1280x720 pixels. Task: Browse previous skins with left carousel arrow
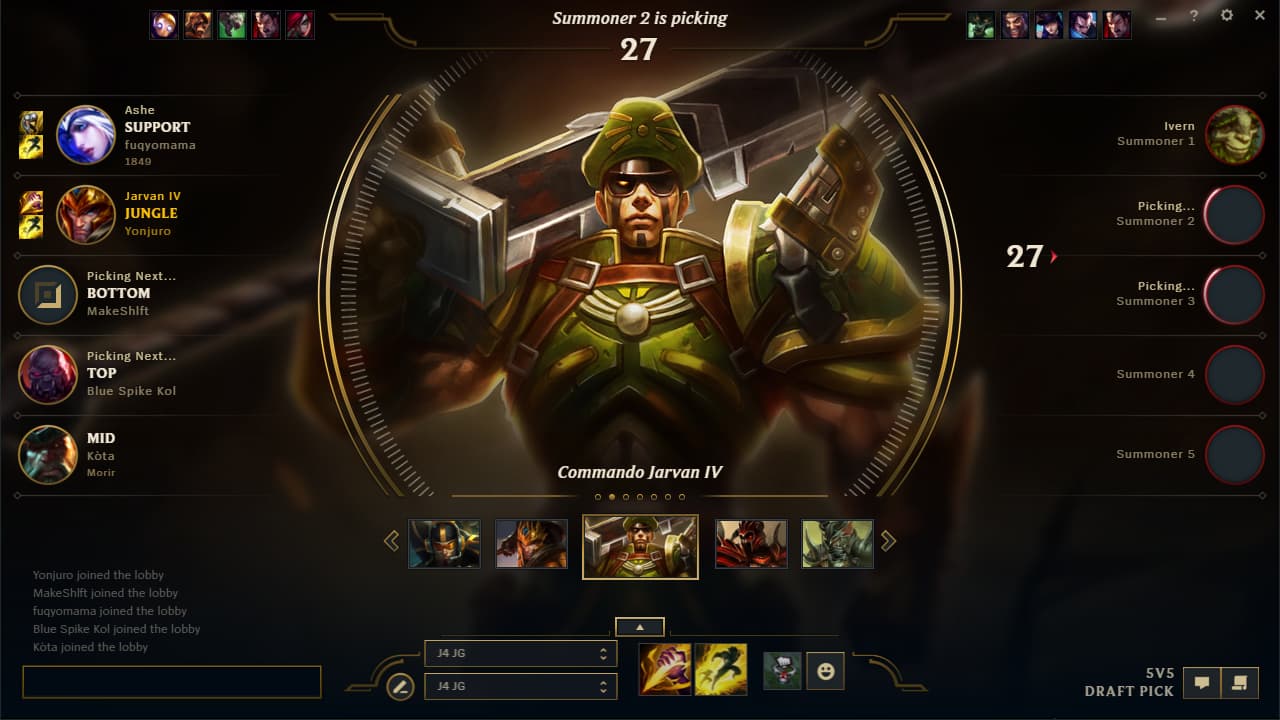coord(392,540)
